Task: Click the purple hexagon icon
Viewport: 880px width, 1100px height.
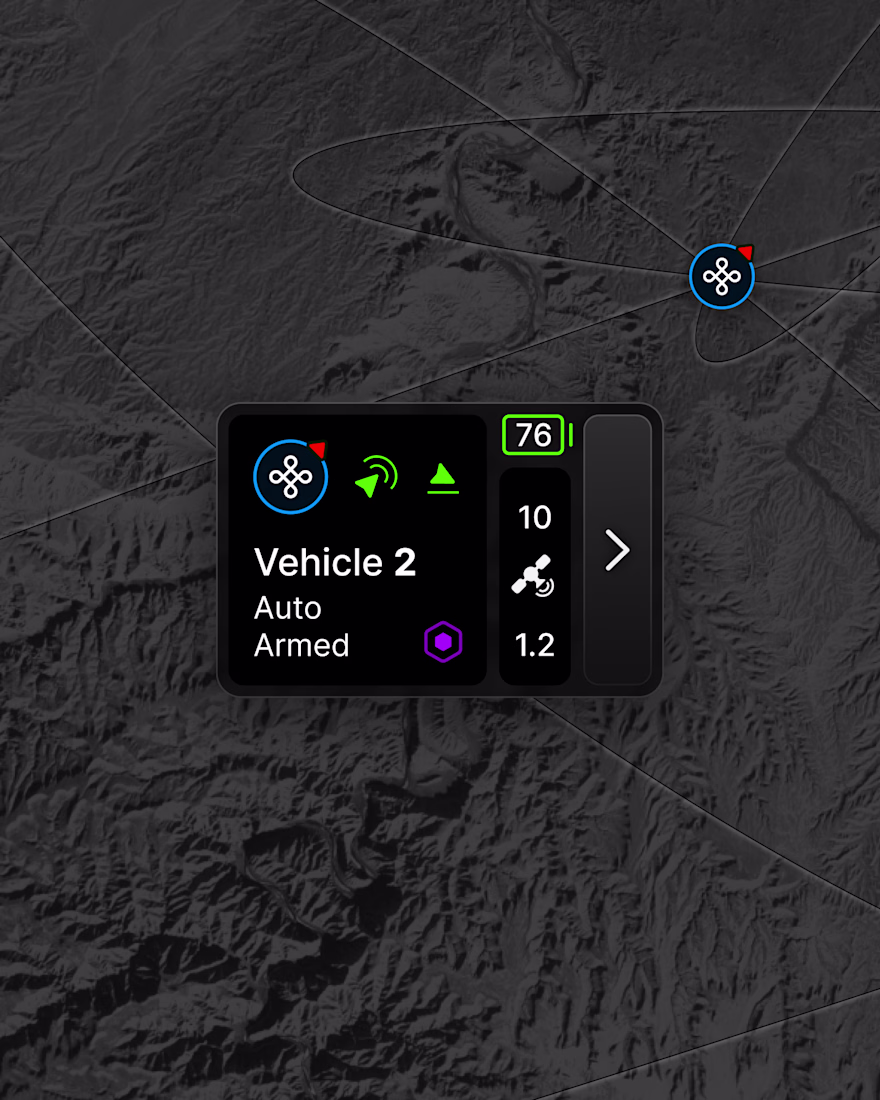Action: 443,641
